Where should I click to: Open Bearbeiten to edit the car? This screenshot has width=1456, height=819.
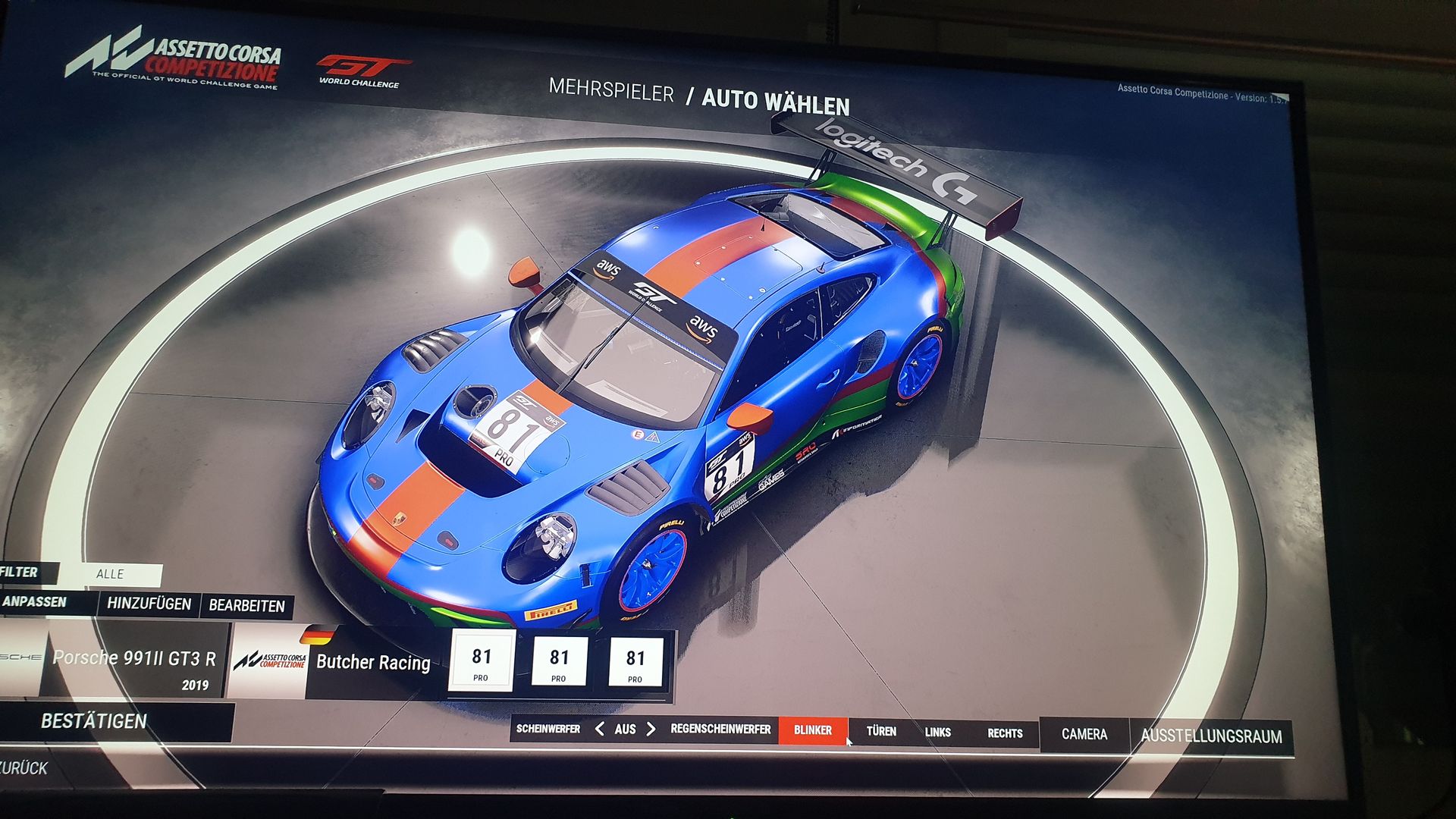tap(246, 606)
